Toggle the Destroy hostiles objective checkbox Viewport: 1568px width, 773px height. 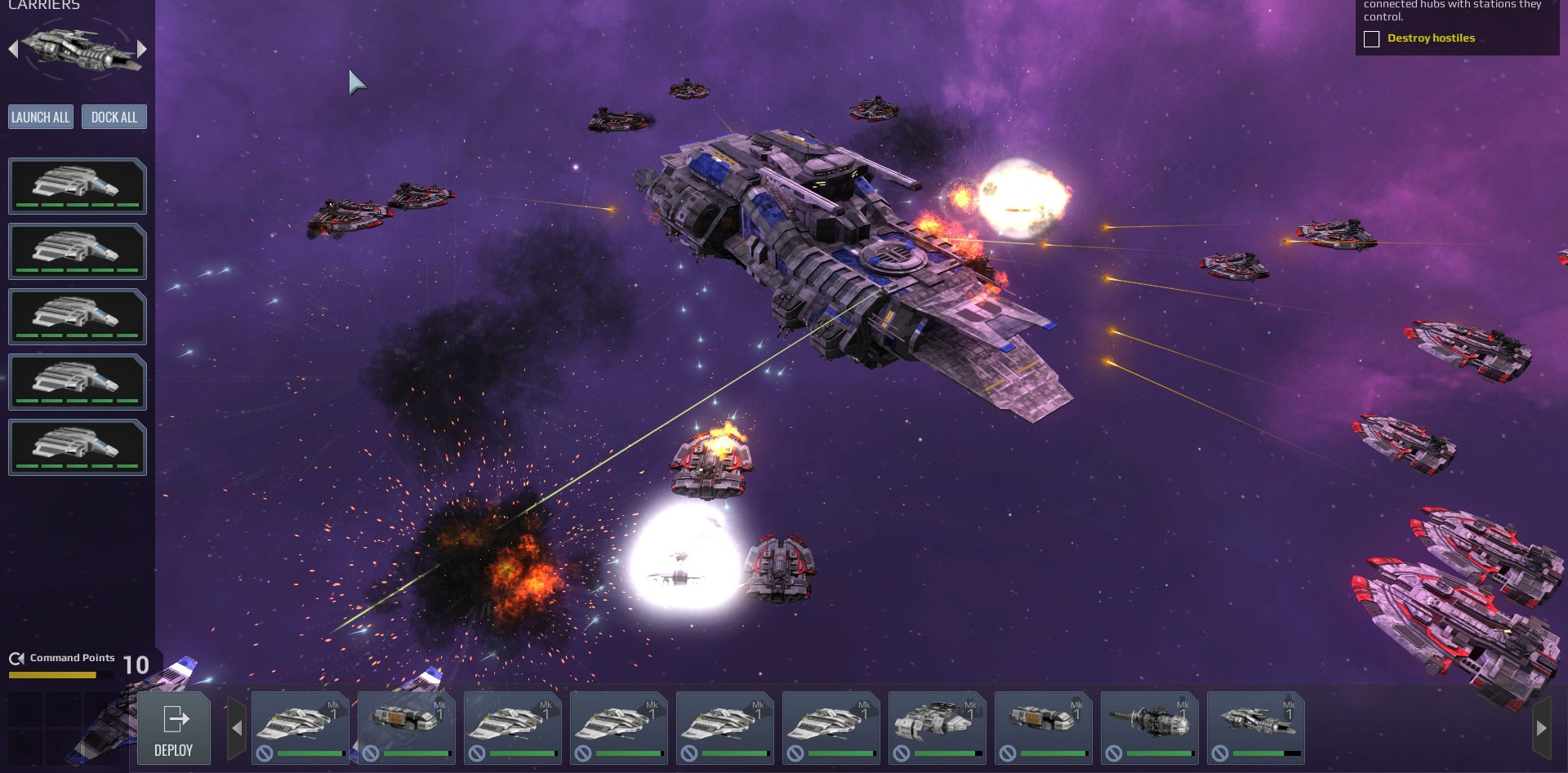pyautogui.click(x=1372, y=39)
